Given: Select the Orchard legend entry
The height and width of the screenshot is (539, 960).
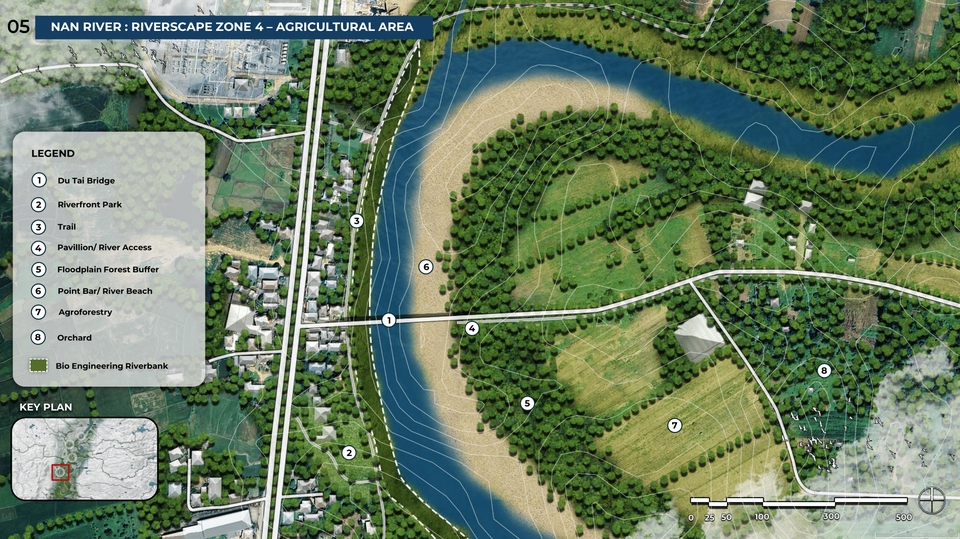Looking at the screenshot, I should 74,338.
